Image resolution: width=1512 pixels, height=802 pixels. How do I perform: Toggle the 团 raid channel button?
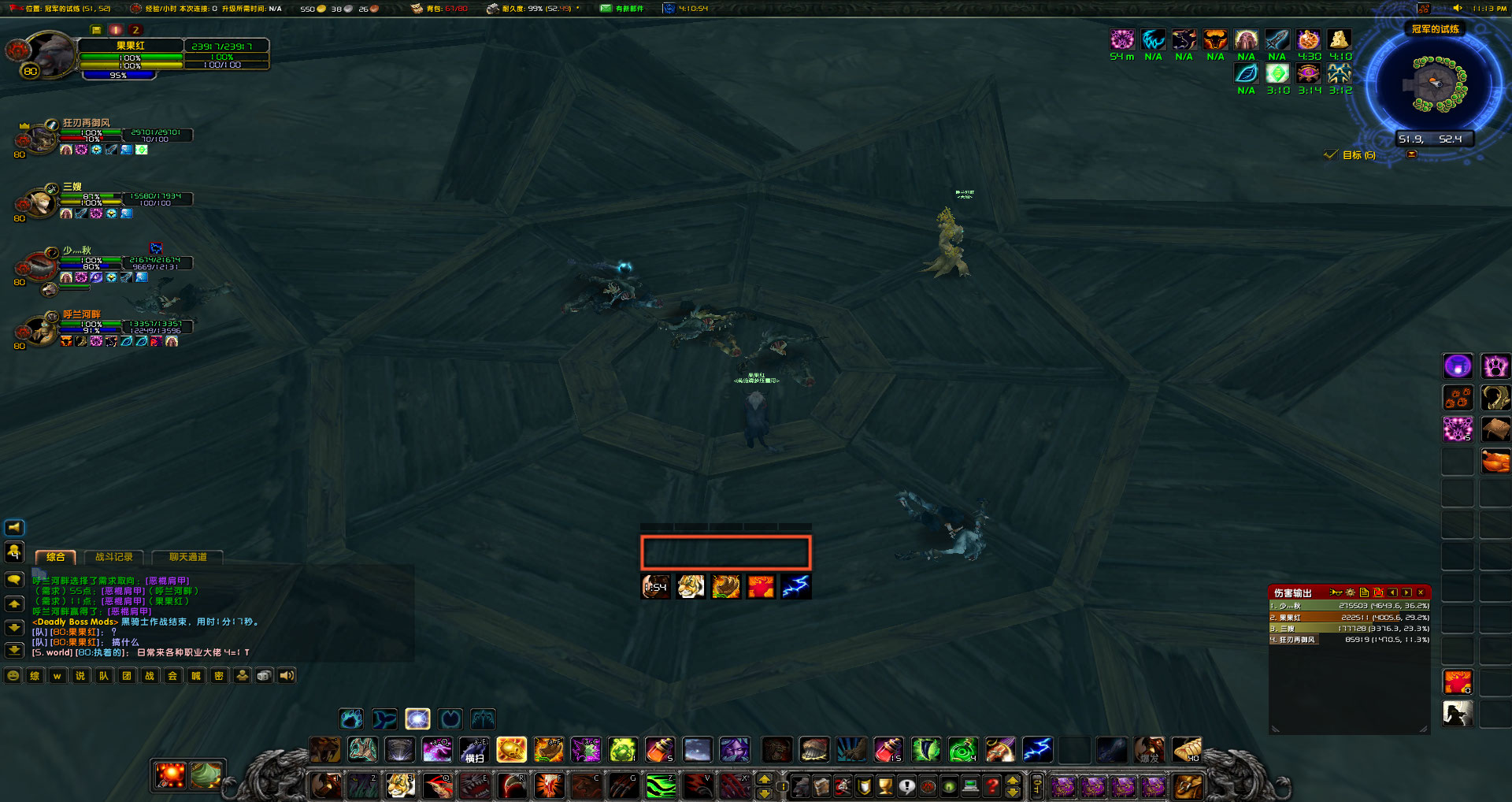pyautogui.click(x=127, y=675)
